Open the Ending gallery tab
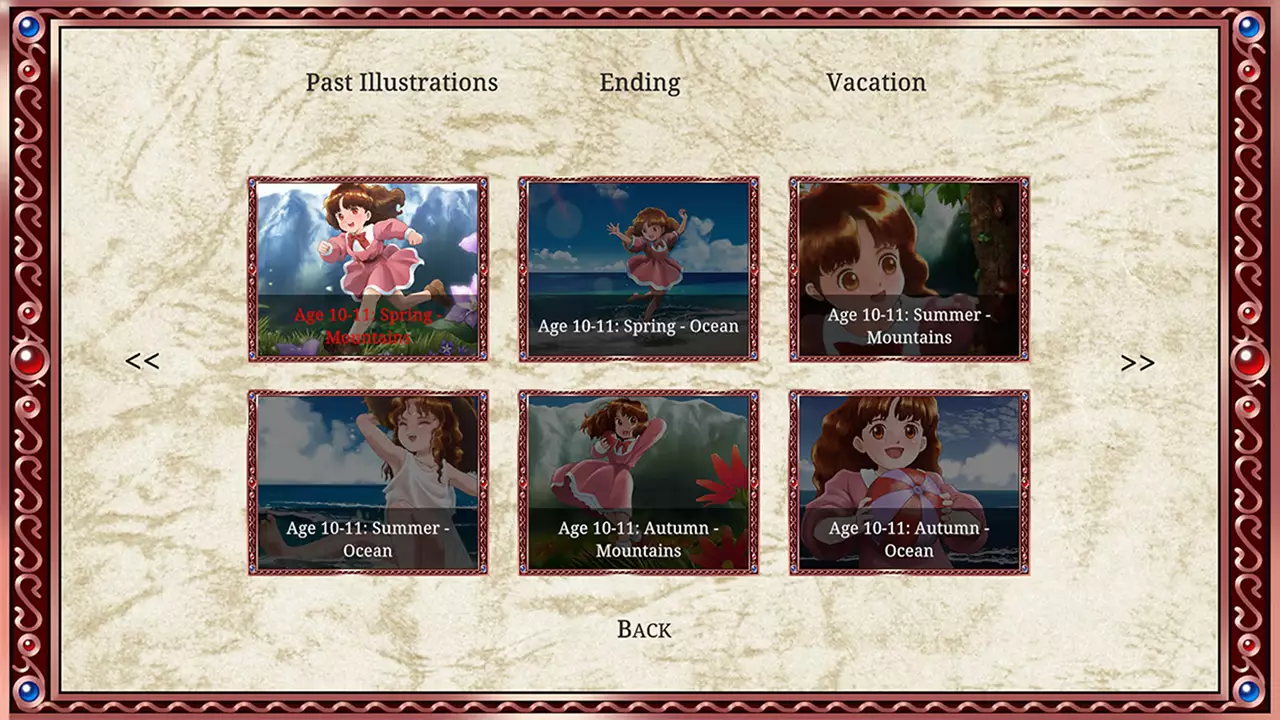Screen dimensions: 1280x720 pos(639,83)
